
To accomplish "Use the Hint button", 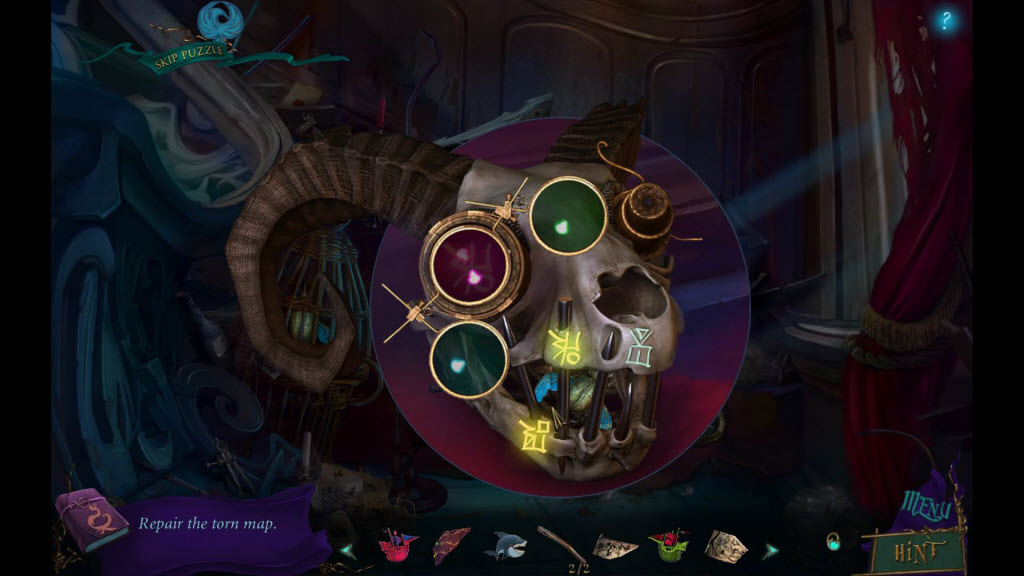I will click(918, 548).
